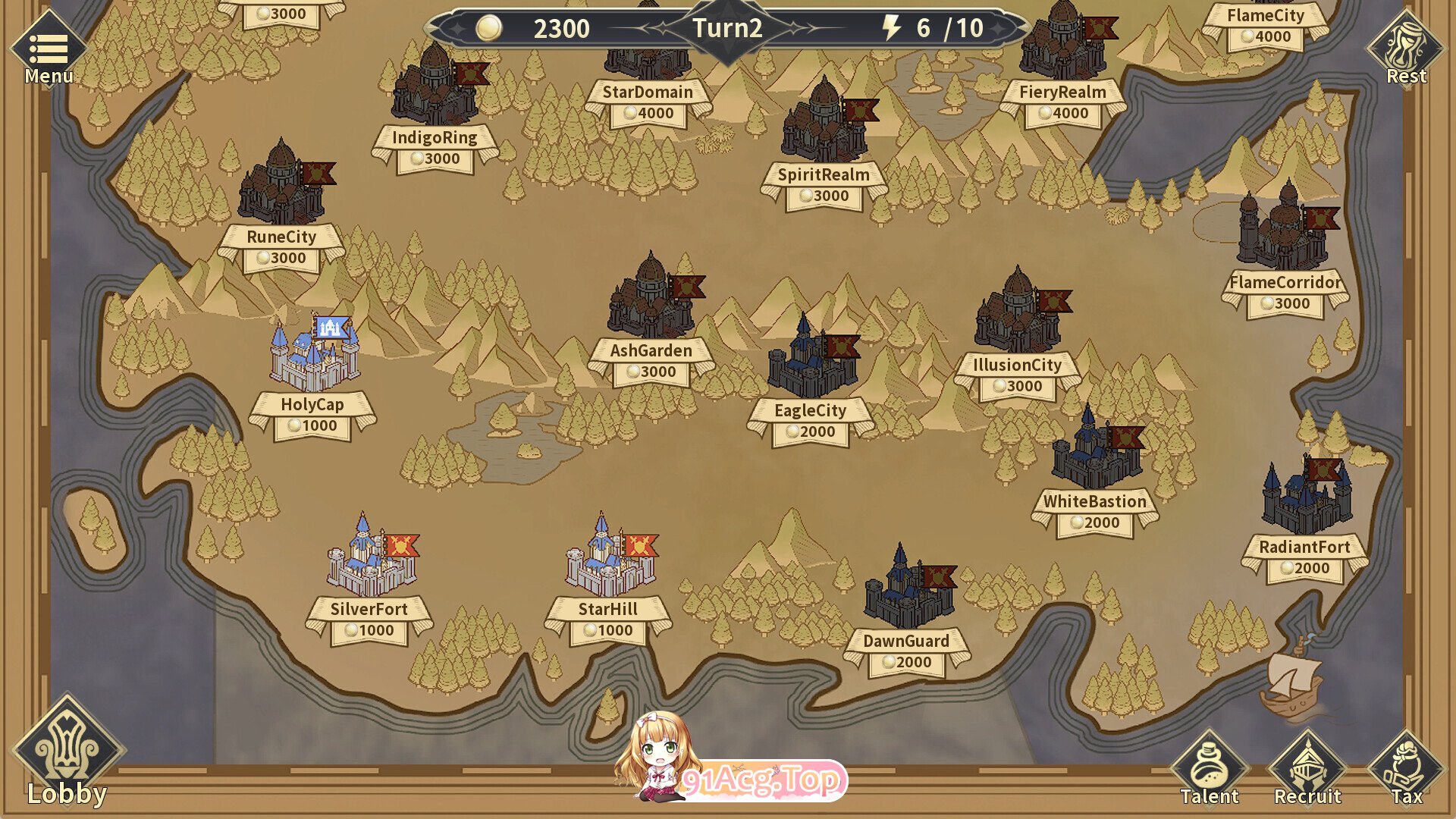This screenshot has width=1456, height=819.
Task: Choose the FlameCorridor city
Action: 1285,227
